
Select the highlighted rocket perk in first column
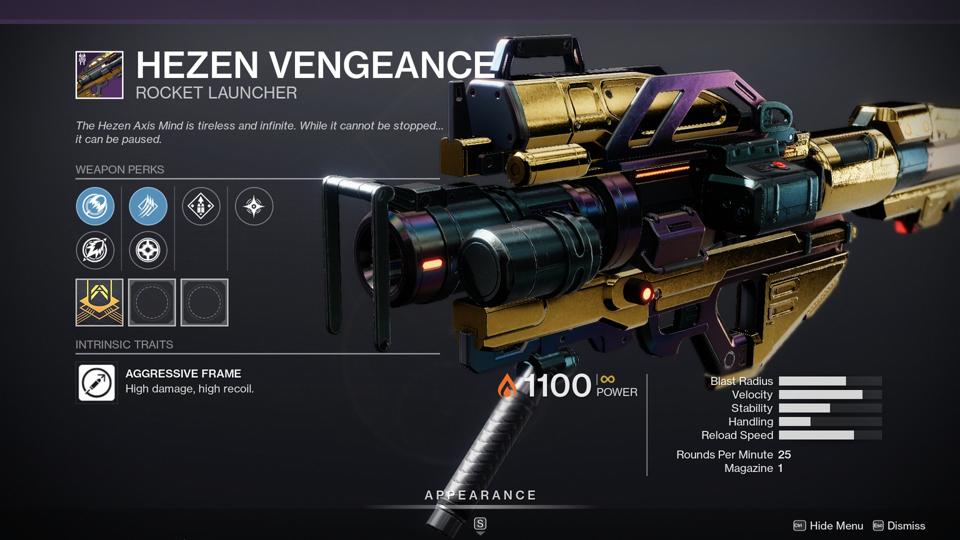click(96, 207)
